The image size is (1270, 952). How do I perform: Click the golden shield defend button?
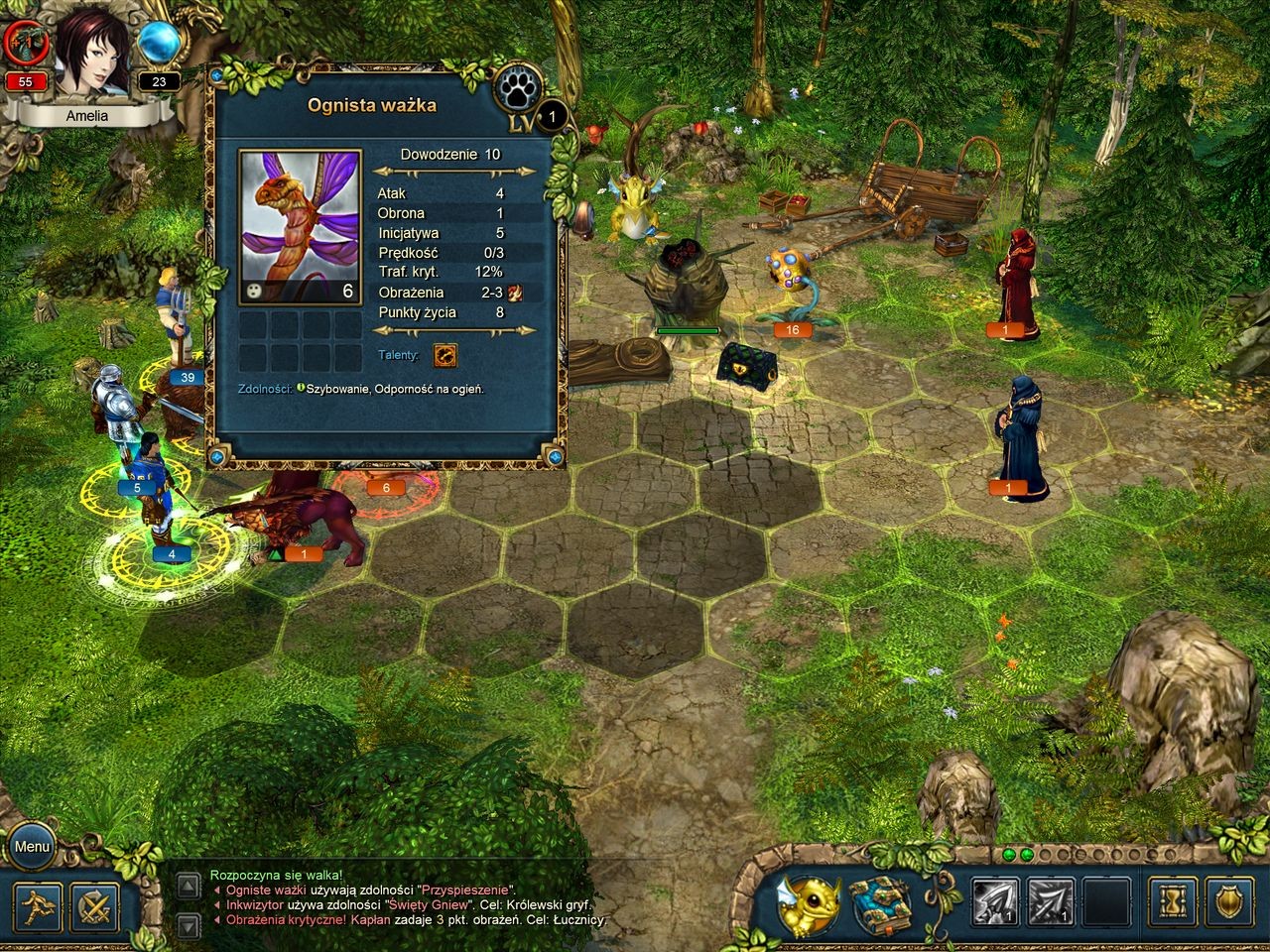[1232, 903]
